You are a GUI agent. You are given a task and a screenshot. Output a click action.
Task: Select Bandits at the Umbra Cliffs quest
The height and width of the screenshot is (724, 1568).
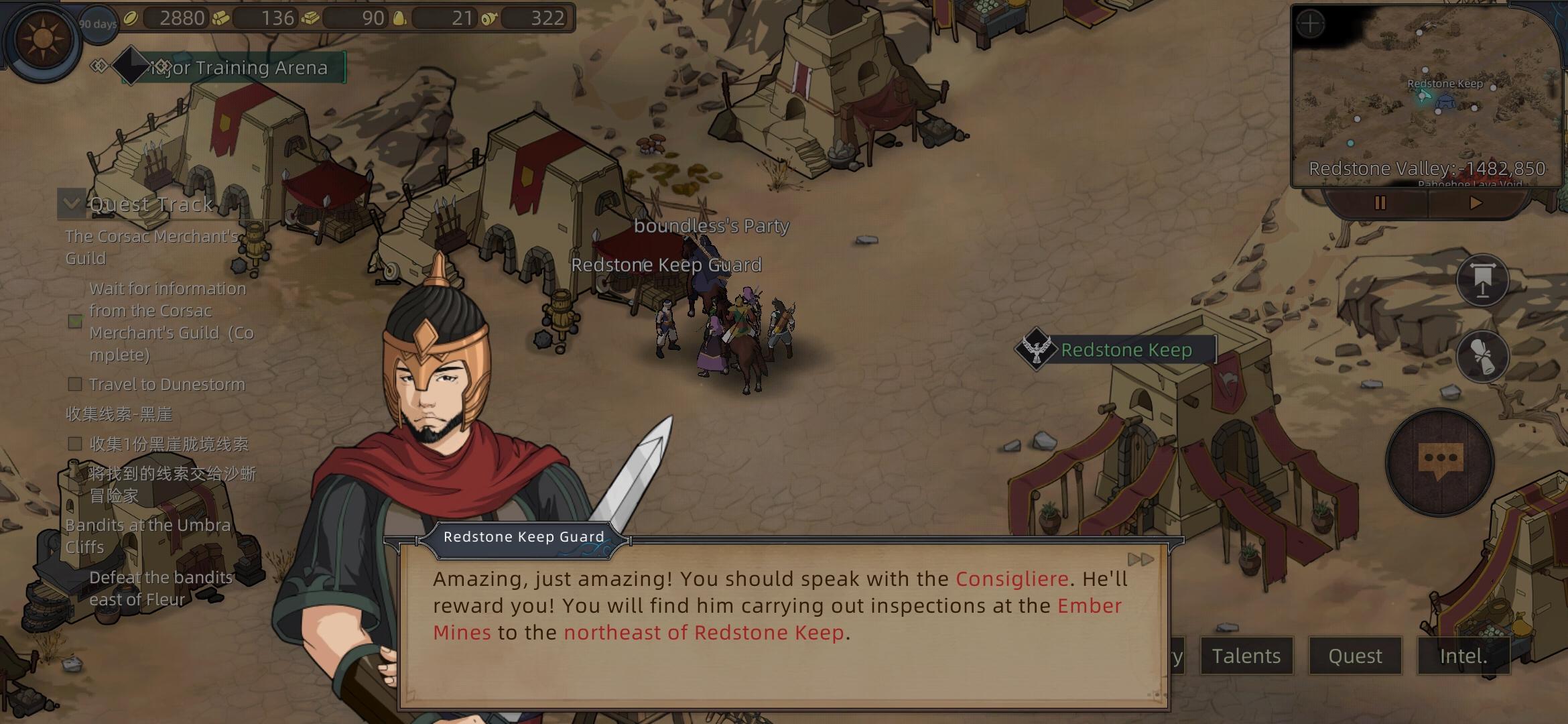click(148, 536)
